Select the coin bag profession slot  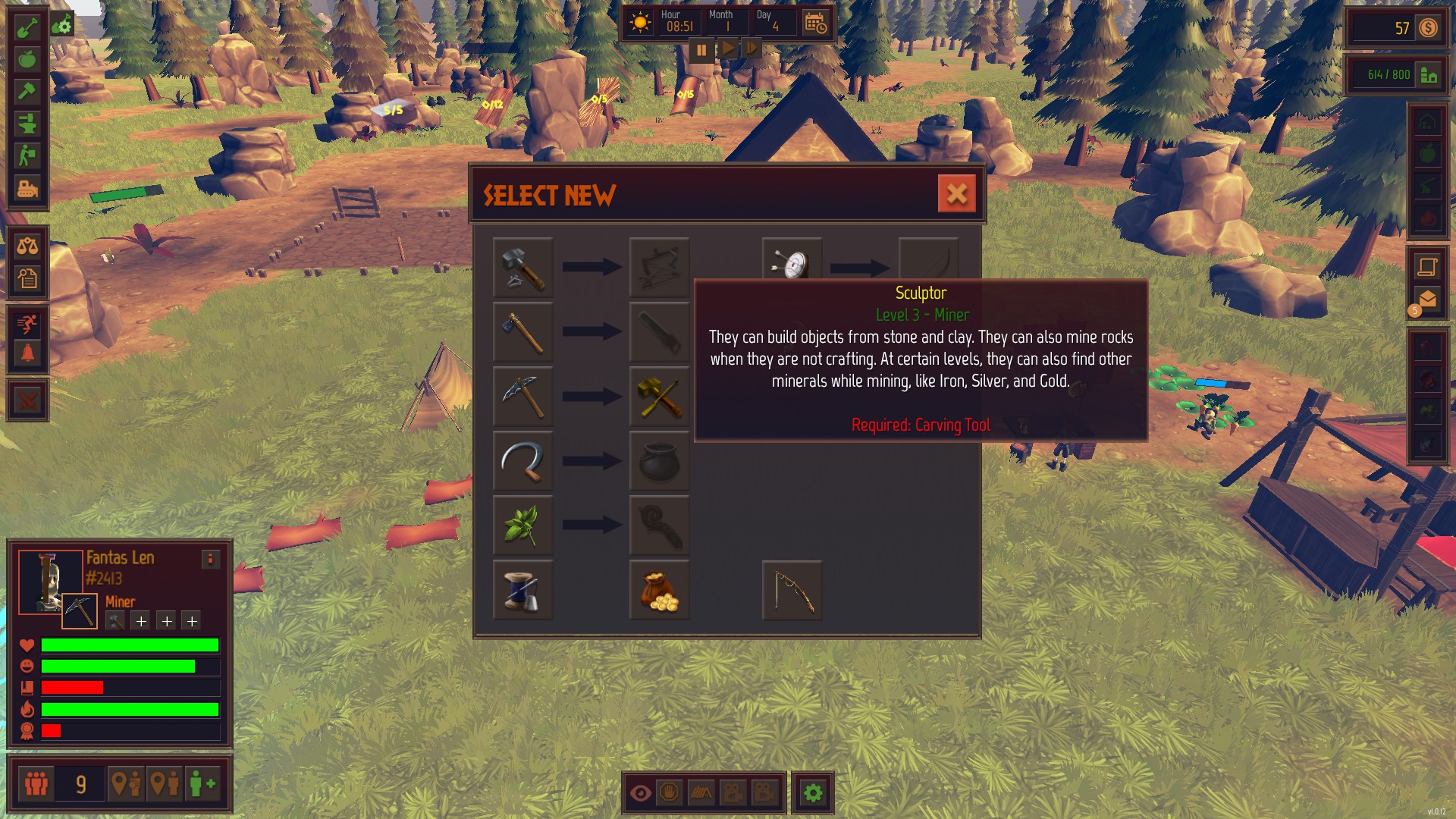[659, 590]
